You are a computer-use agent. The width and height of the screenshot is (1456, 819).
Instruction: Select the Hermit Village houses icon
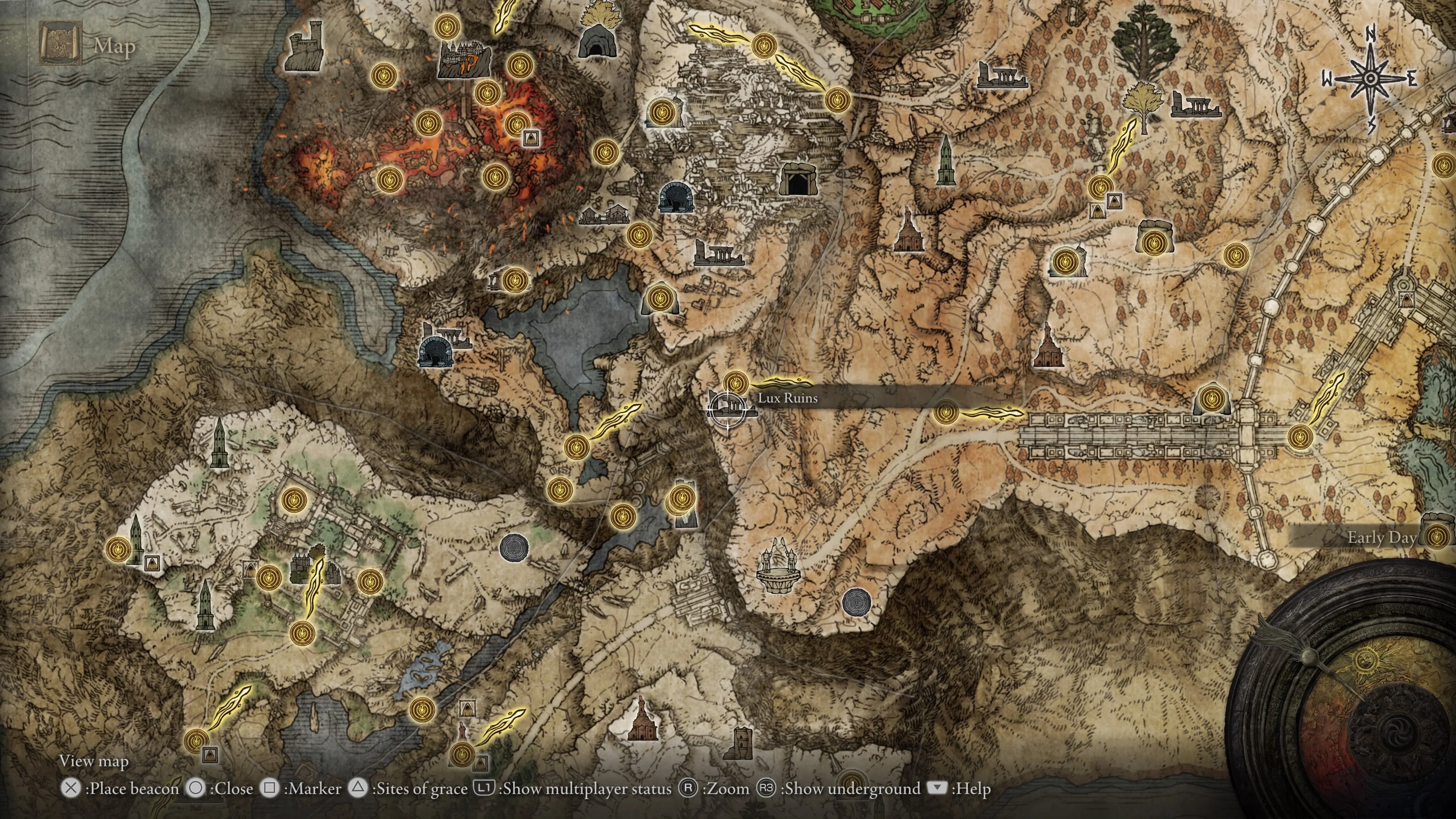[604, 215]
